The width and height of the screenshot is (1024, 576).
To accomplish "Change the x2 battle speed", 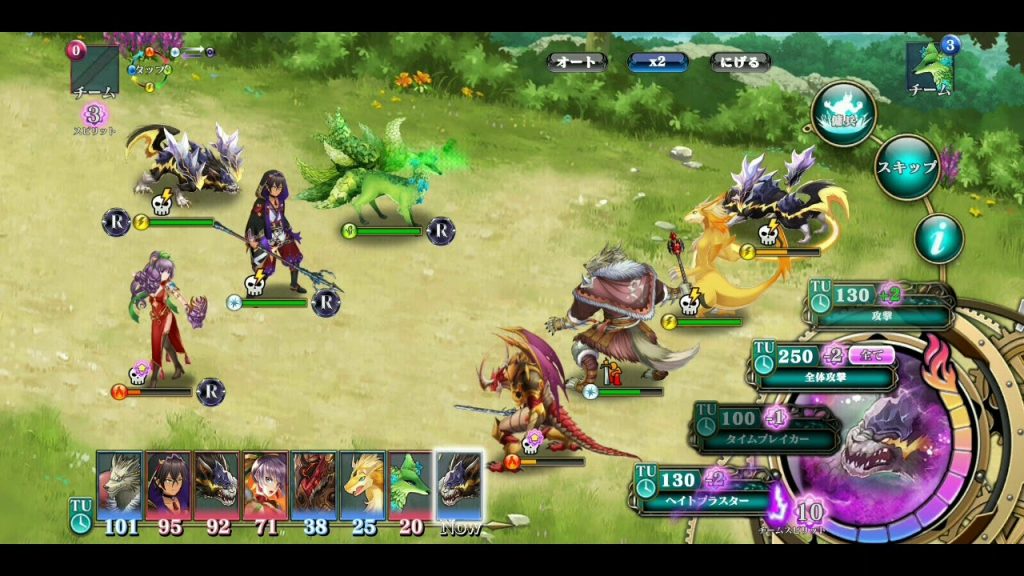I will tap(657, 62).
